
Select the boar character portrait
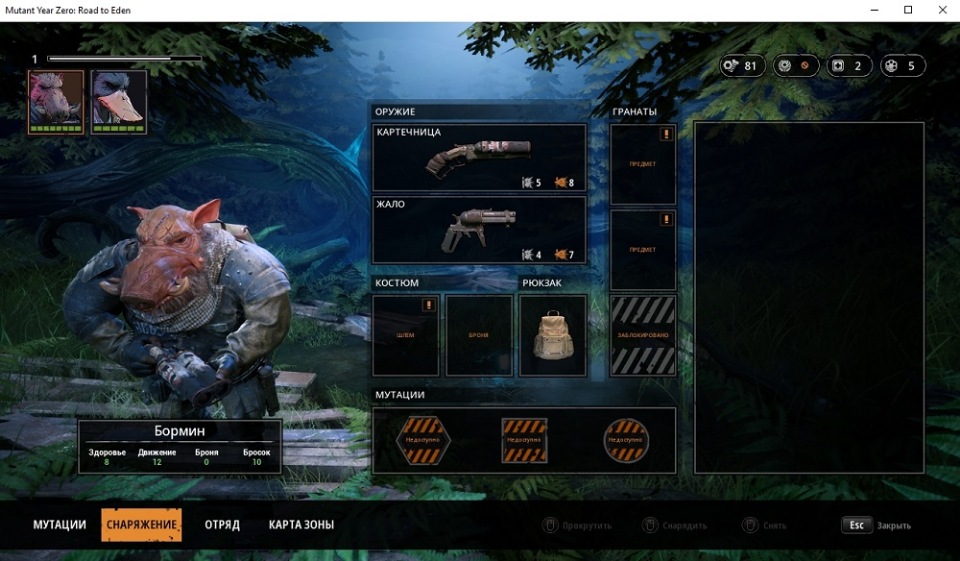click(56, 100)
